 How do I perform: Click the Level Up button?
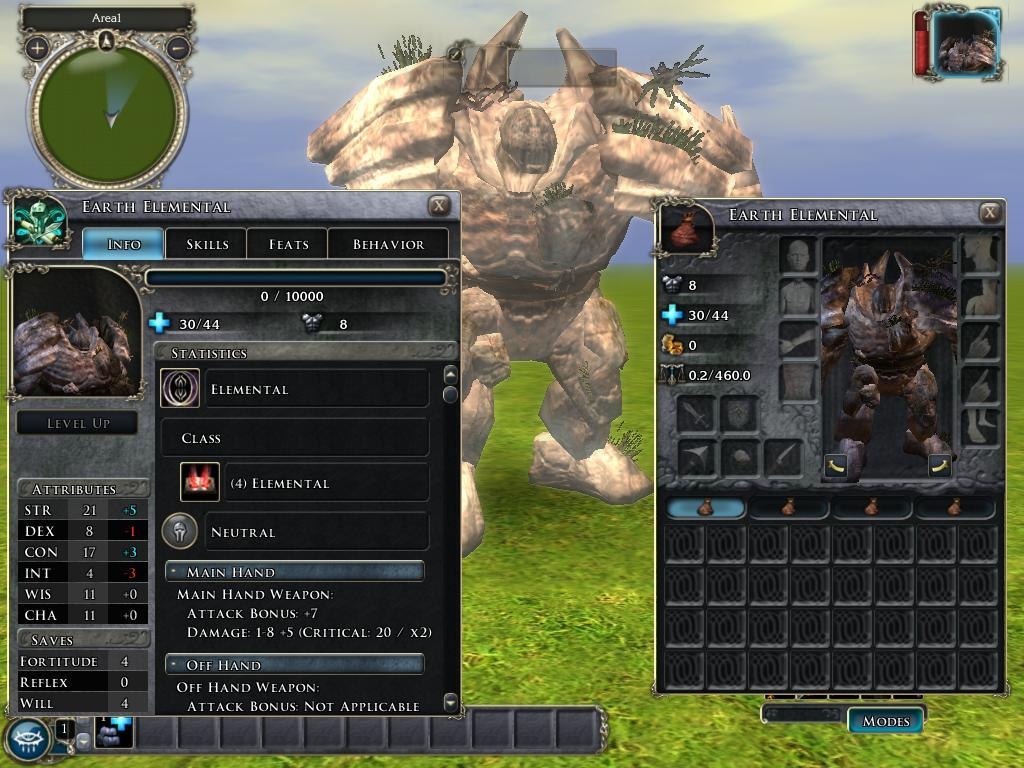78,423
